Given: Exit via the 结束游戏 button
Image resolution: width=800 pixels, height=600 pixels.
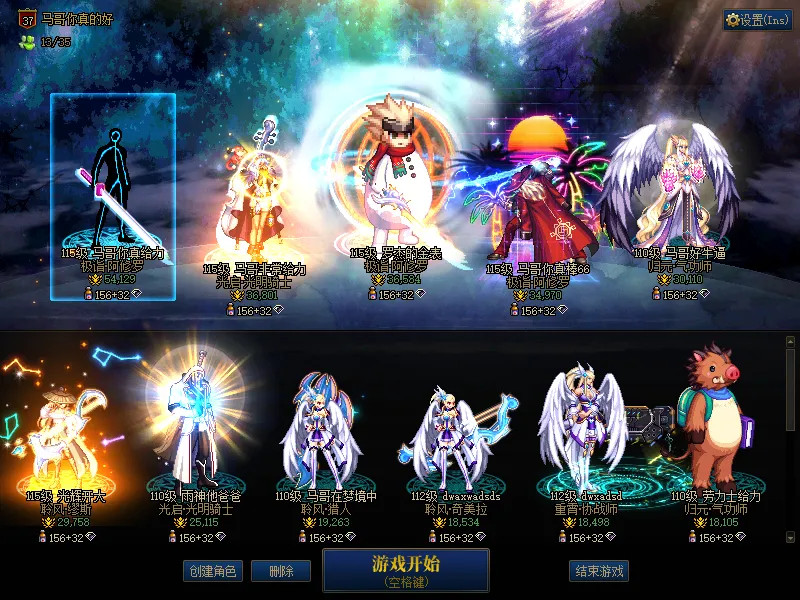Looking at the screenshot, I should pyautogui.click(x=599, y=571).
